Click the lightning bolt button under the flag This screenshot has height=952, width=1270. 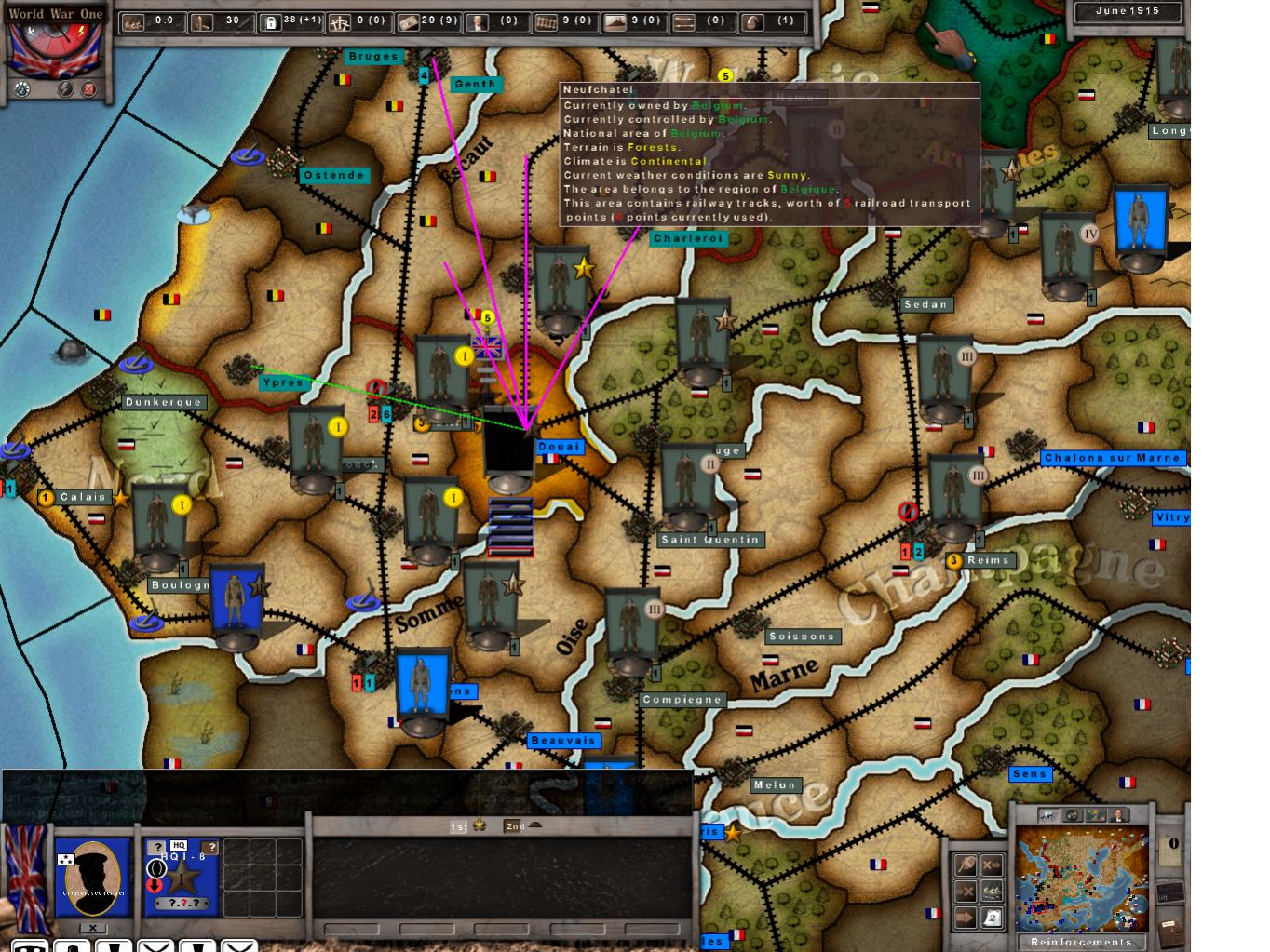(66, 89)
